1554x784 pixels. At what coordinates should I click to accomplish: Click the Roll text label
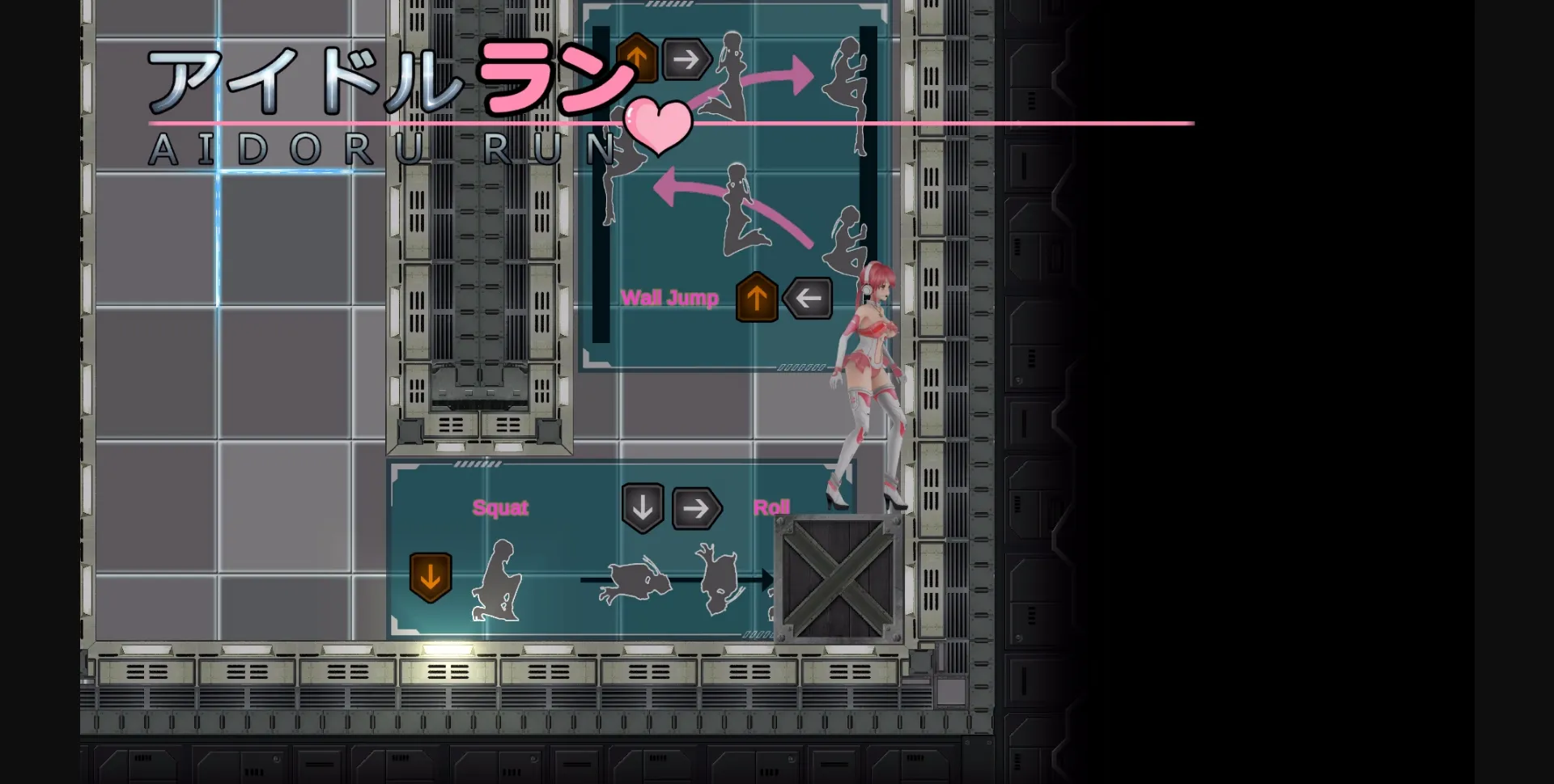(x=772, y=506)
